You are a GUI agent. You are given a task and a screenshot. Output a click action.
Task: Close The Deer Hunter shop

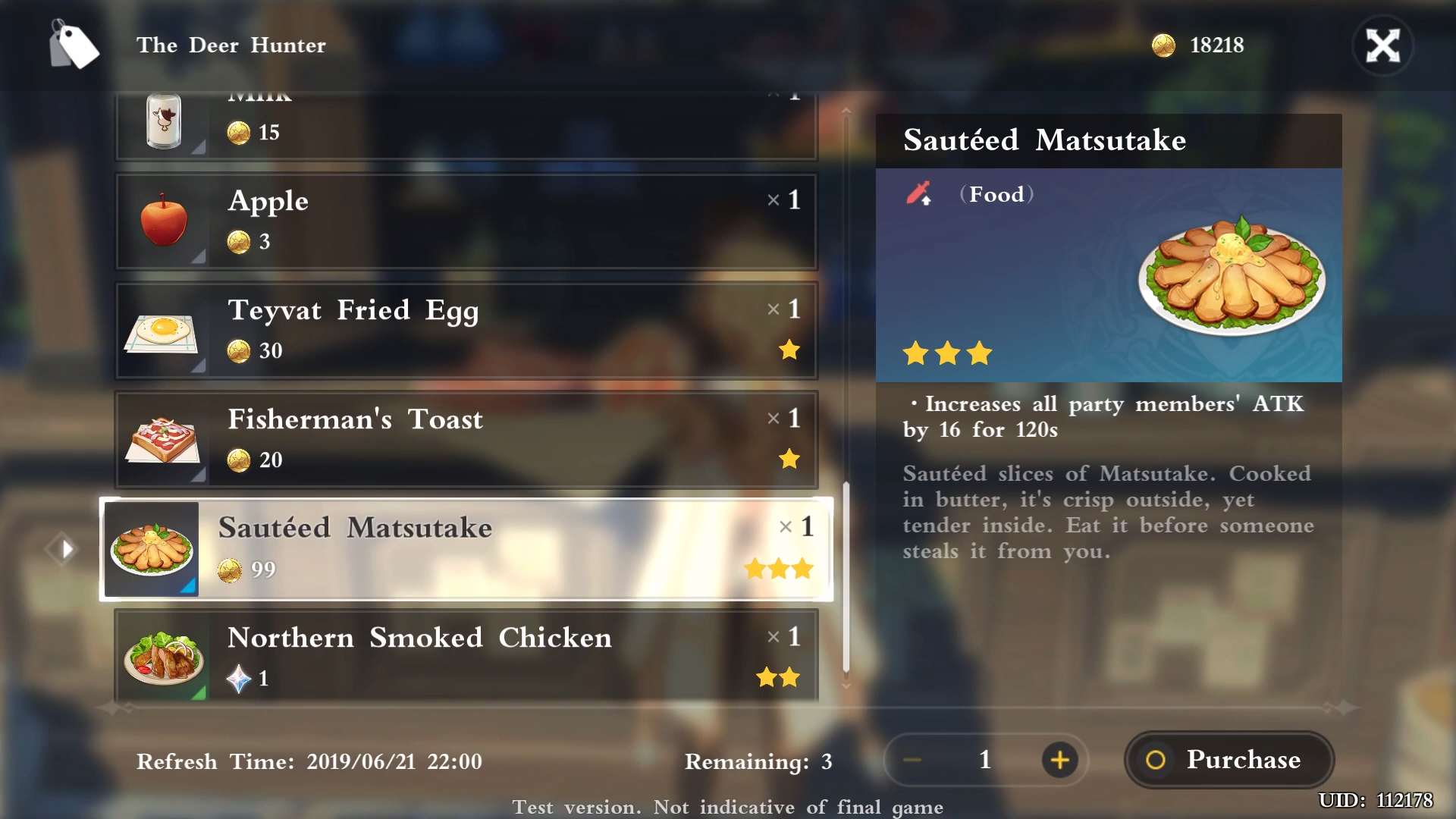tap(1383, 45)
